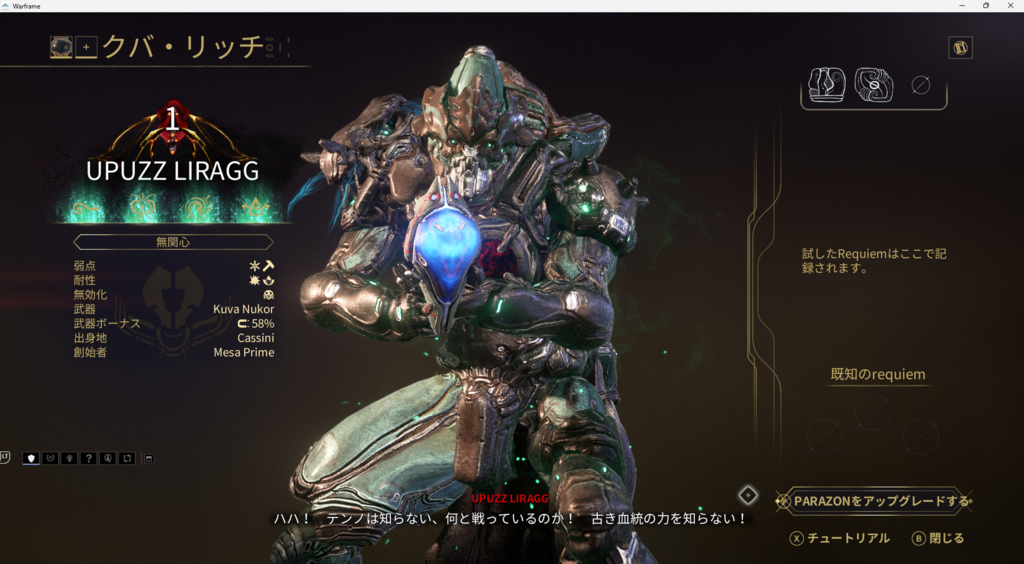This screenshot has width=1024, height=564.
Task: Select the player profile avatar icon
Action: (61, 47)
